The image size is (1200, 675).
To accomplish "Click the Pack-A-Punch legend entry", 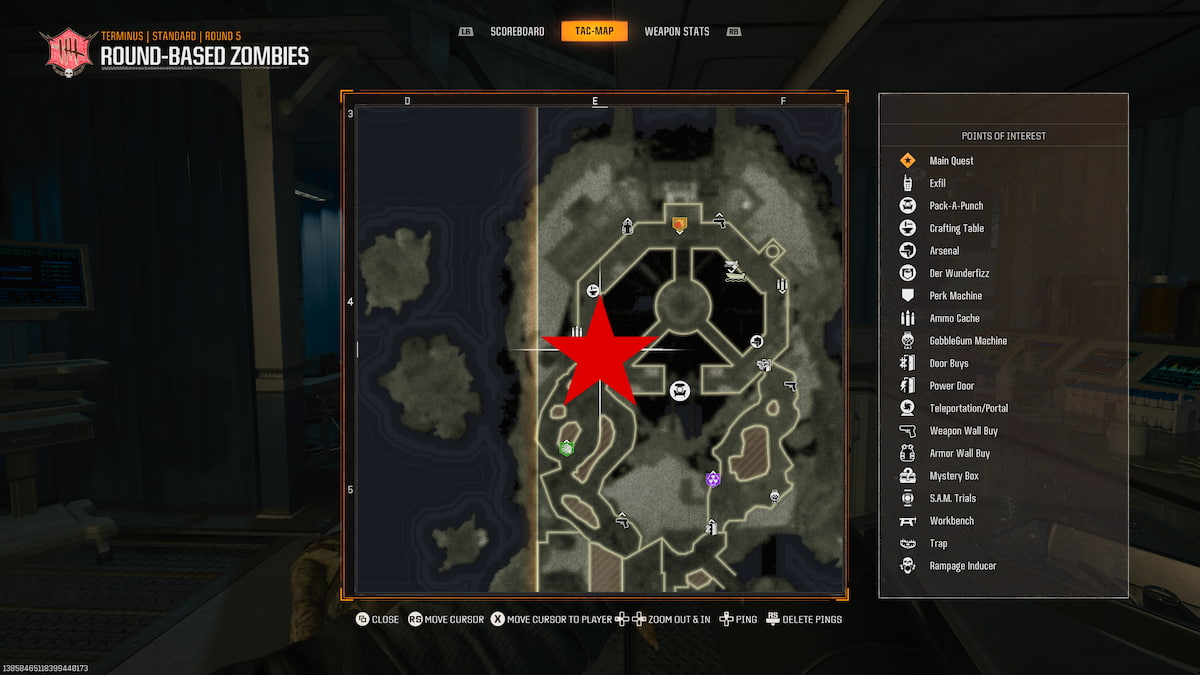I will [956, 206].
